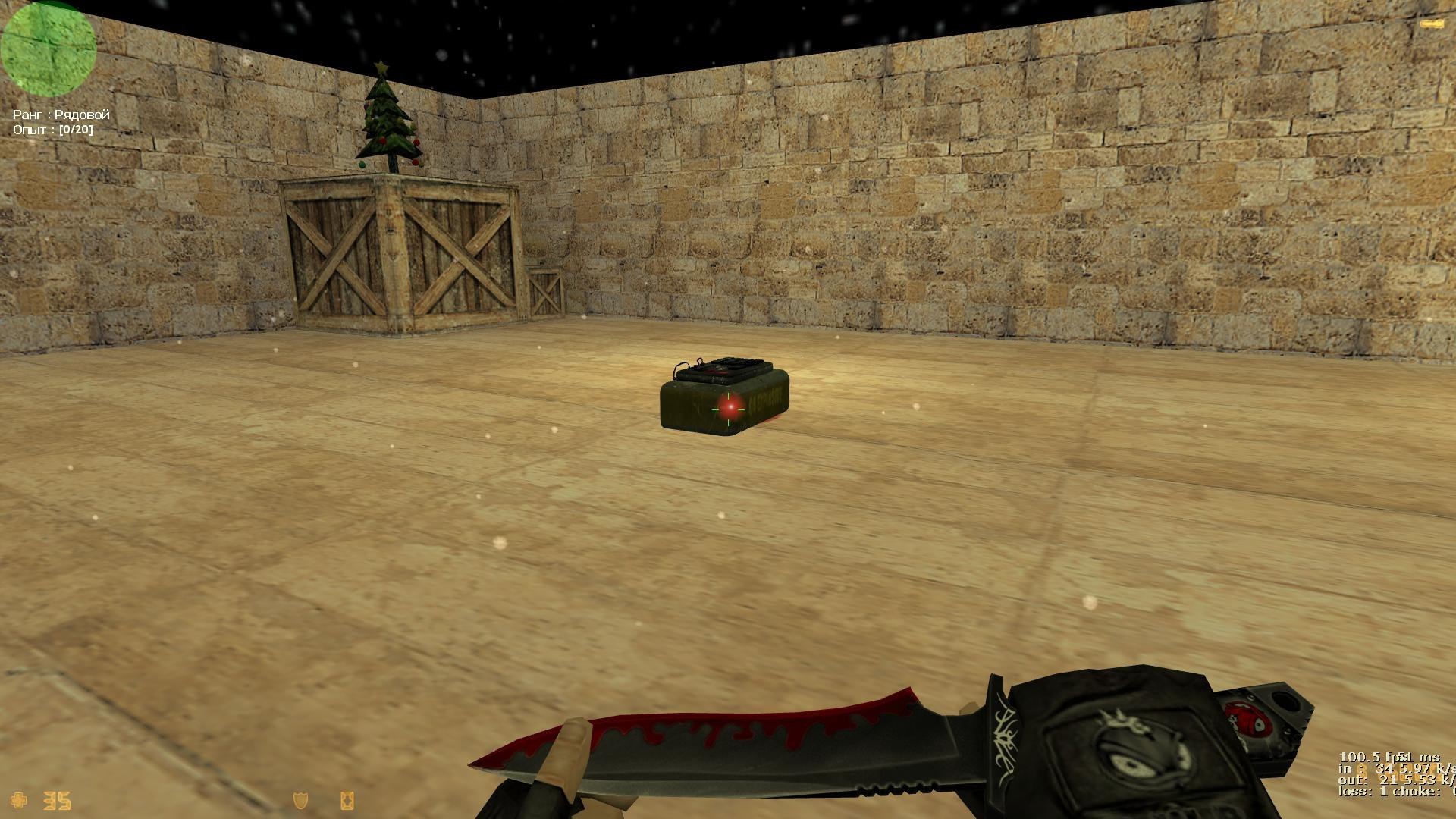1456x819 pixels.
Task: Click the green circular radar minimap
Action: 48,48
